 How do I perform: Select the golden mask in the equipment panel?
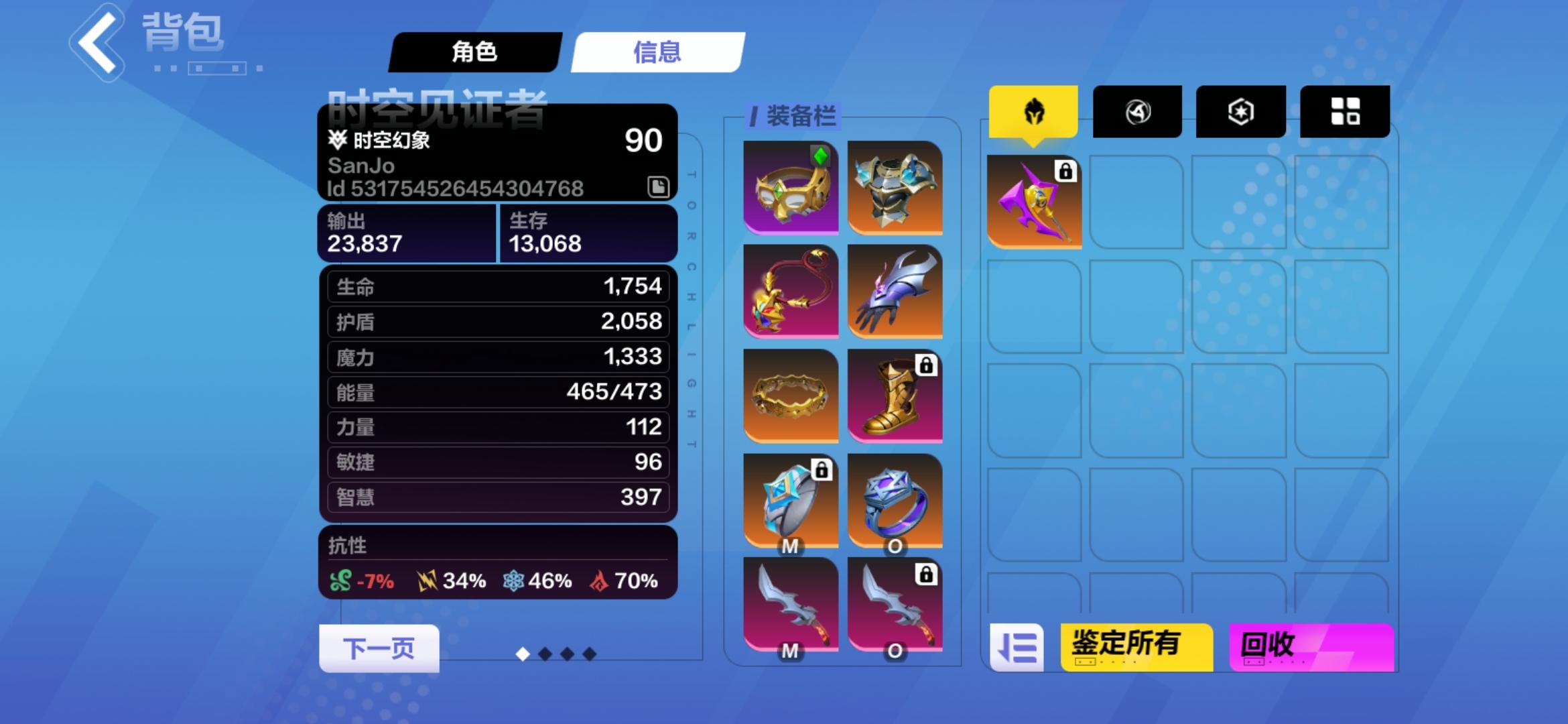(790, 186)
